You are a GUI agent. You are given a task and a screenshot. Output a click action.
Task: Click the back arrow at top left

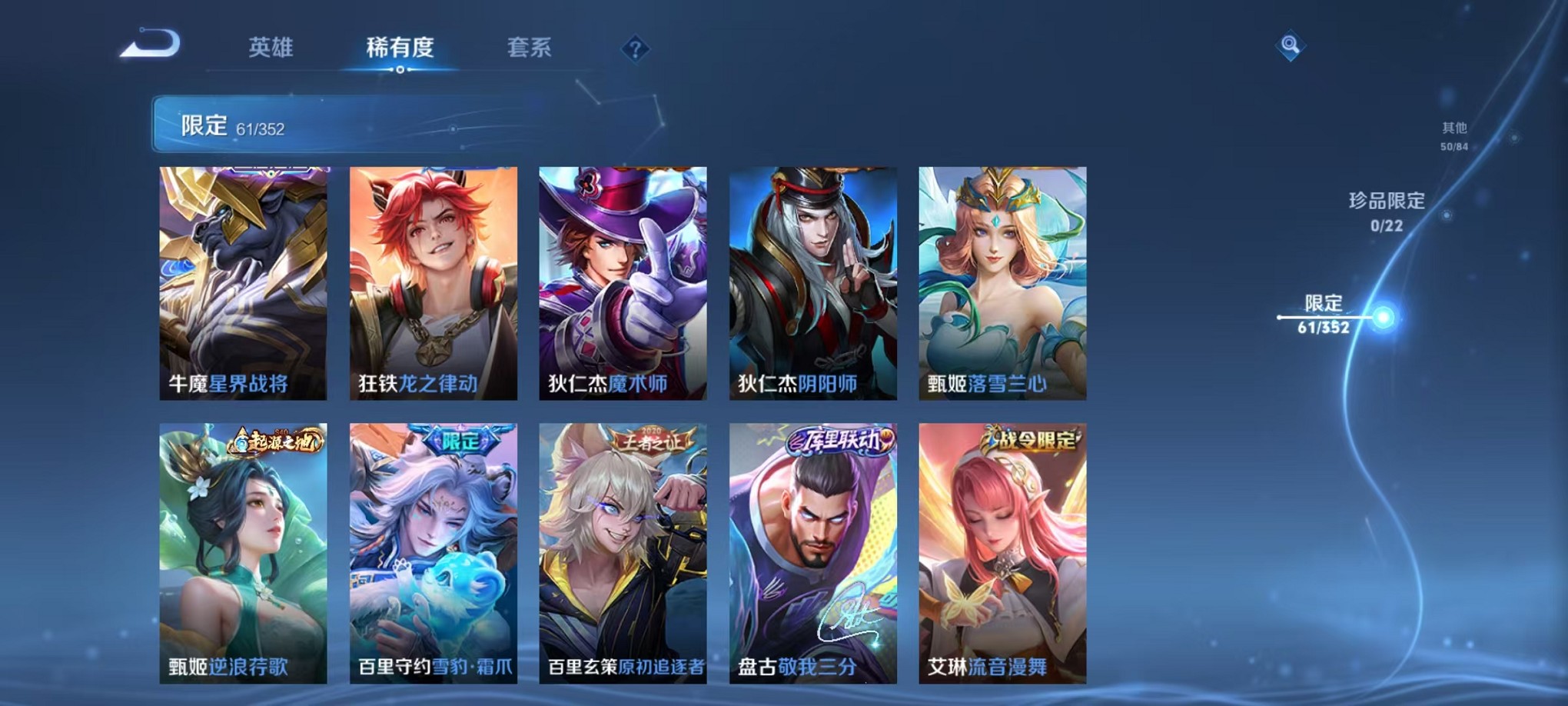tap(148, 44)
